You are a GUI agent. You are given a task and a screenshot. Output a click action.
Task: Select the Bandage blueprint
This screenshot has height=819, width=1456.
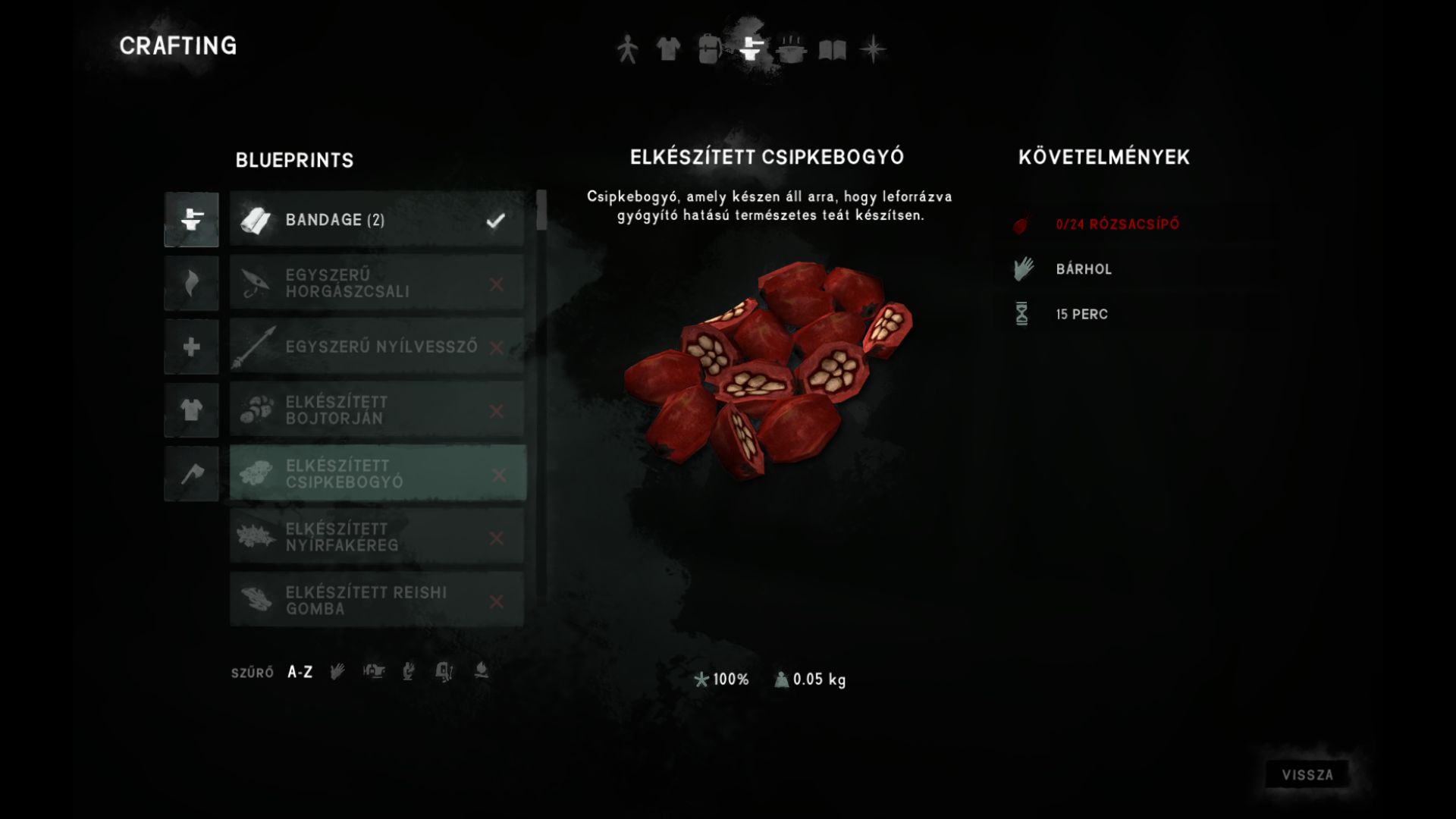[x=377, y=220]
